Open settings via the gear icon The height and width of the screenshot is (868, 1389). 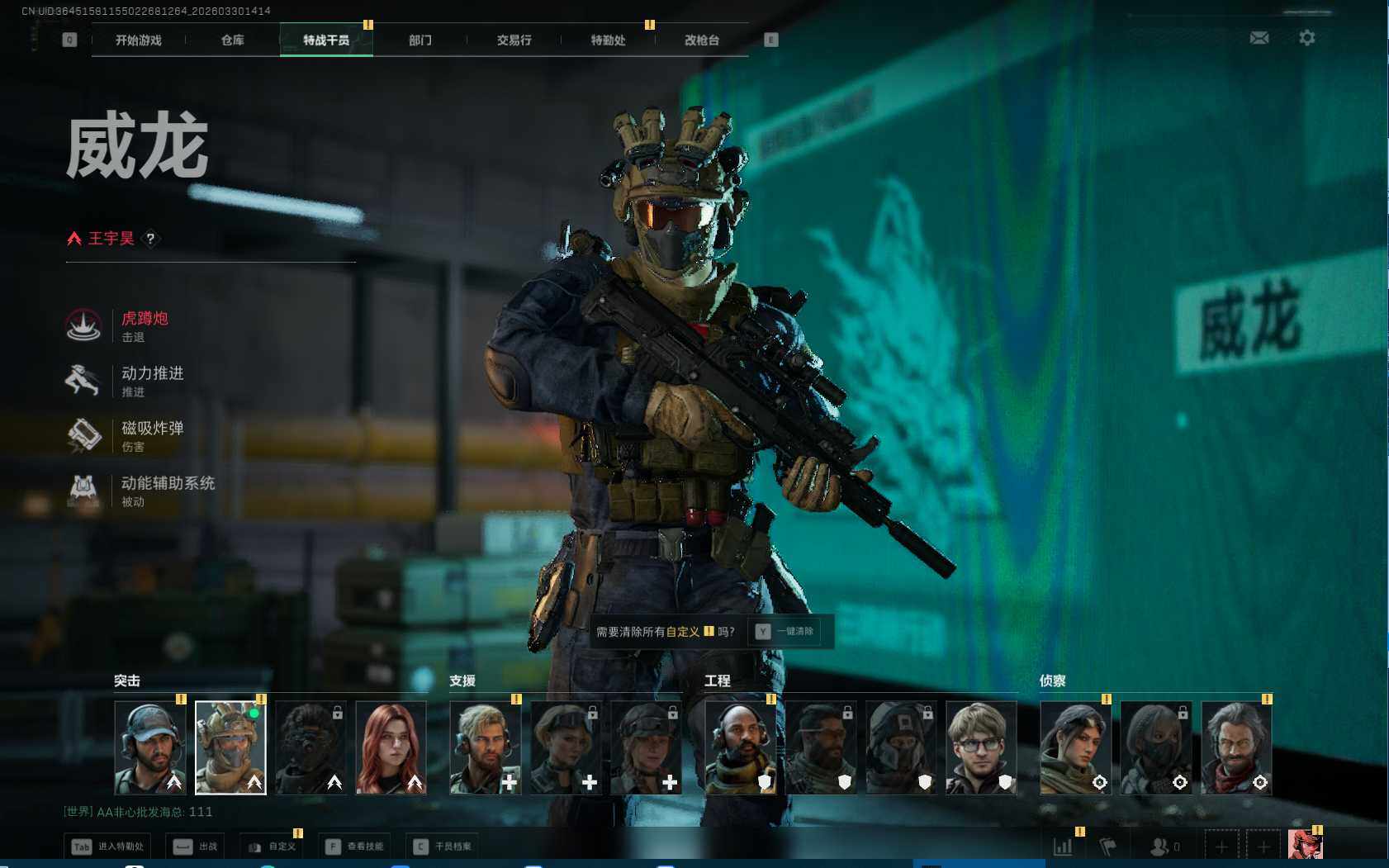click(1306, 38)
